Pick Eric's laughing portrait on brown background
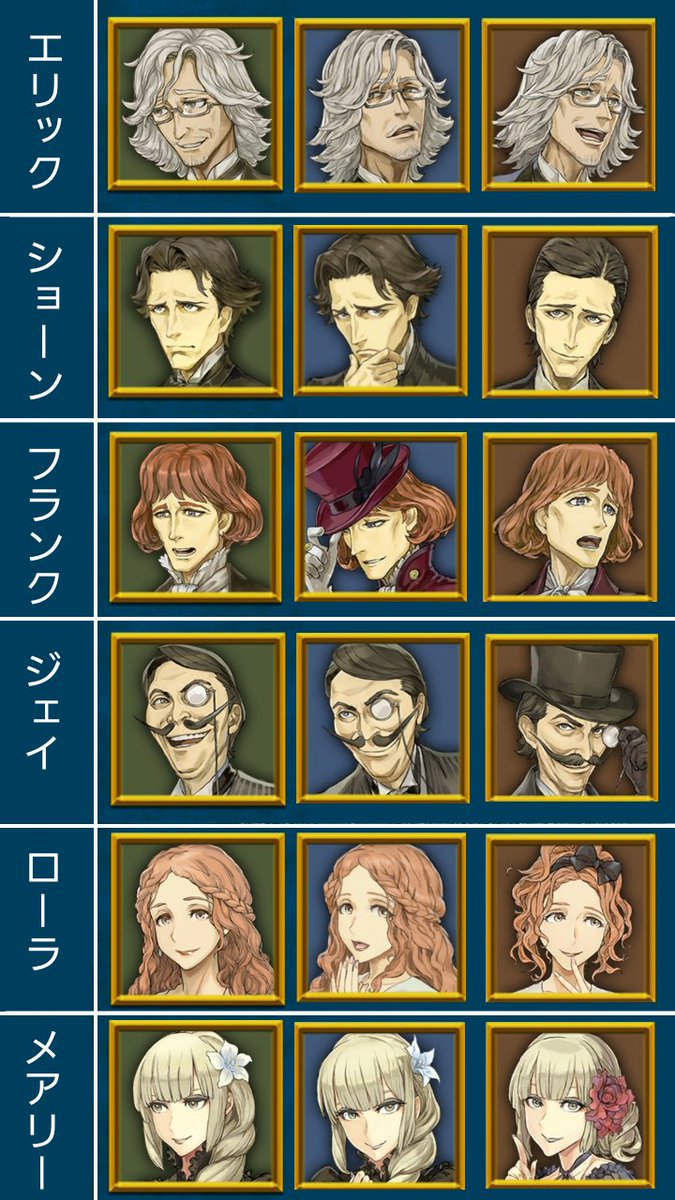This screenshot has width=675, height=1200. (x=568, y=104)
